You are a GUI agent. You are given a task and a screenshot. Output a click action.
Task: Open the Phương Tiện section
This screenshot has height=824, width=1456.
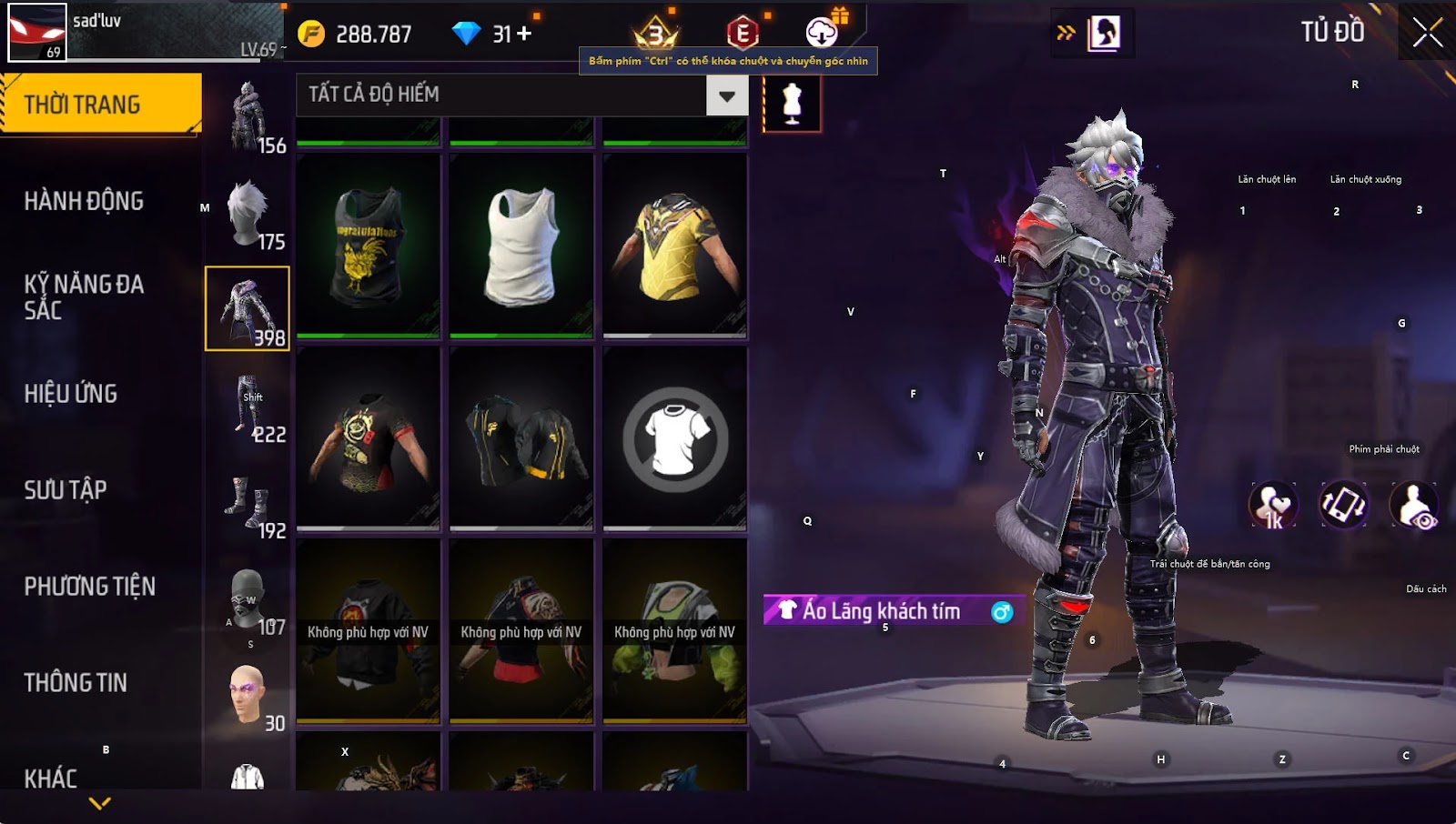pos(90,587)
